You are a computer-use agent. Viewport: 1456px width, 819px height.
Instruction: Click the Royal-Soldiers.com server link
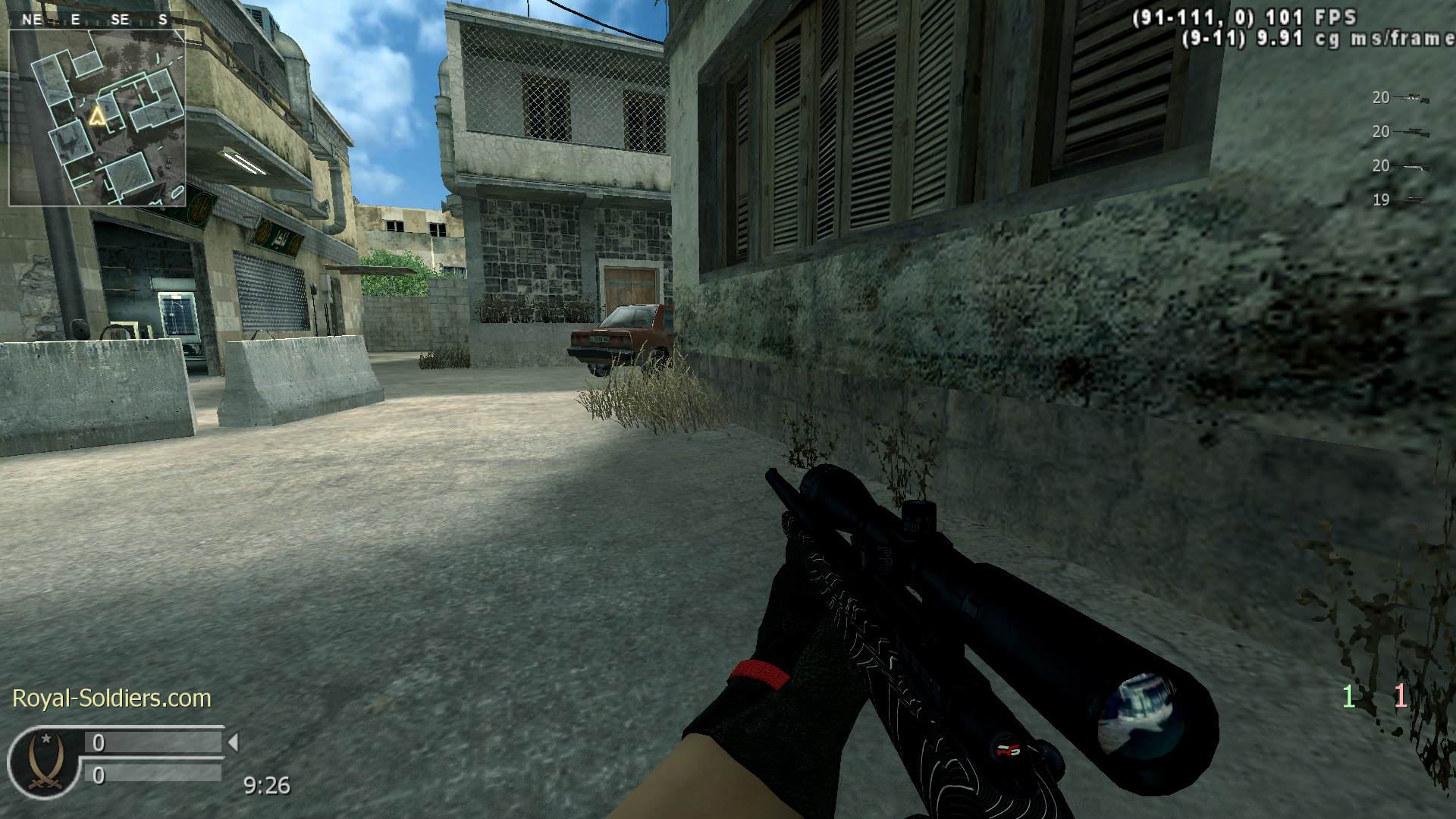coord(111,698)
